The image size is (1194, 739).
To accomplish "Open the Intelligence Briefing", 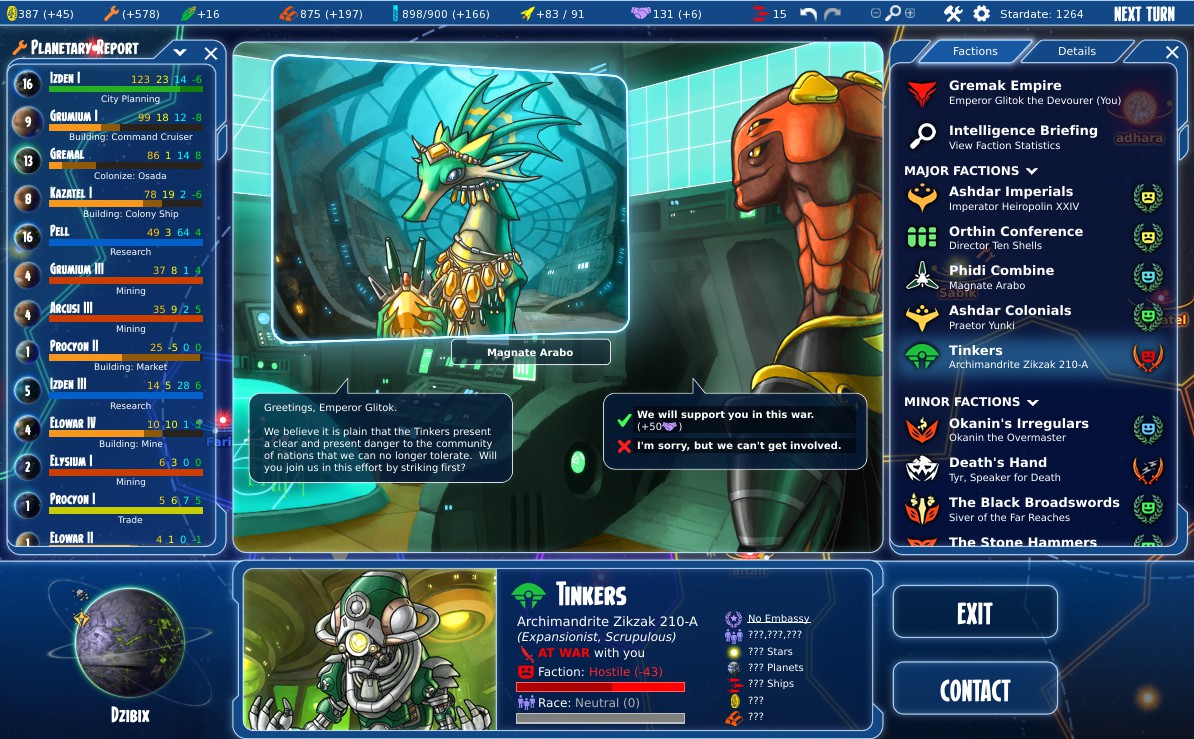I will [x=1022, y=137].
